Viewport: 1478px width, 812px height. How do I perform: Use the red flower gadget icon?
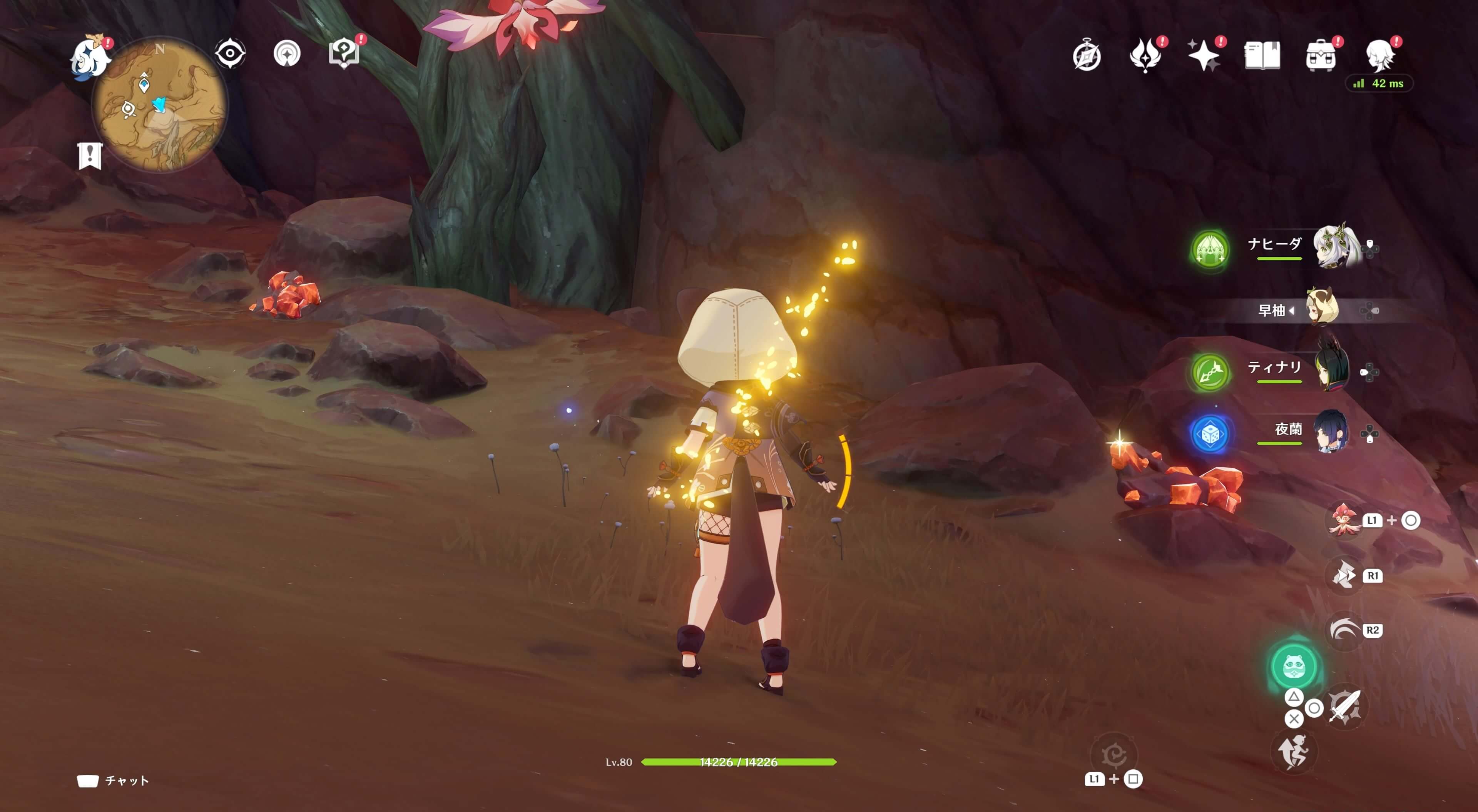tap(1344, 520)
